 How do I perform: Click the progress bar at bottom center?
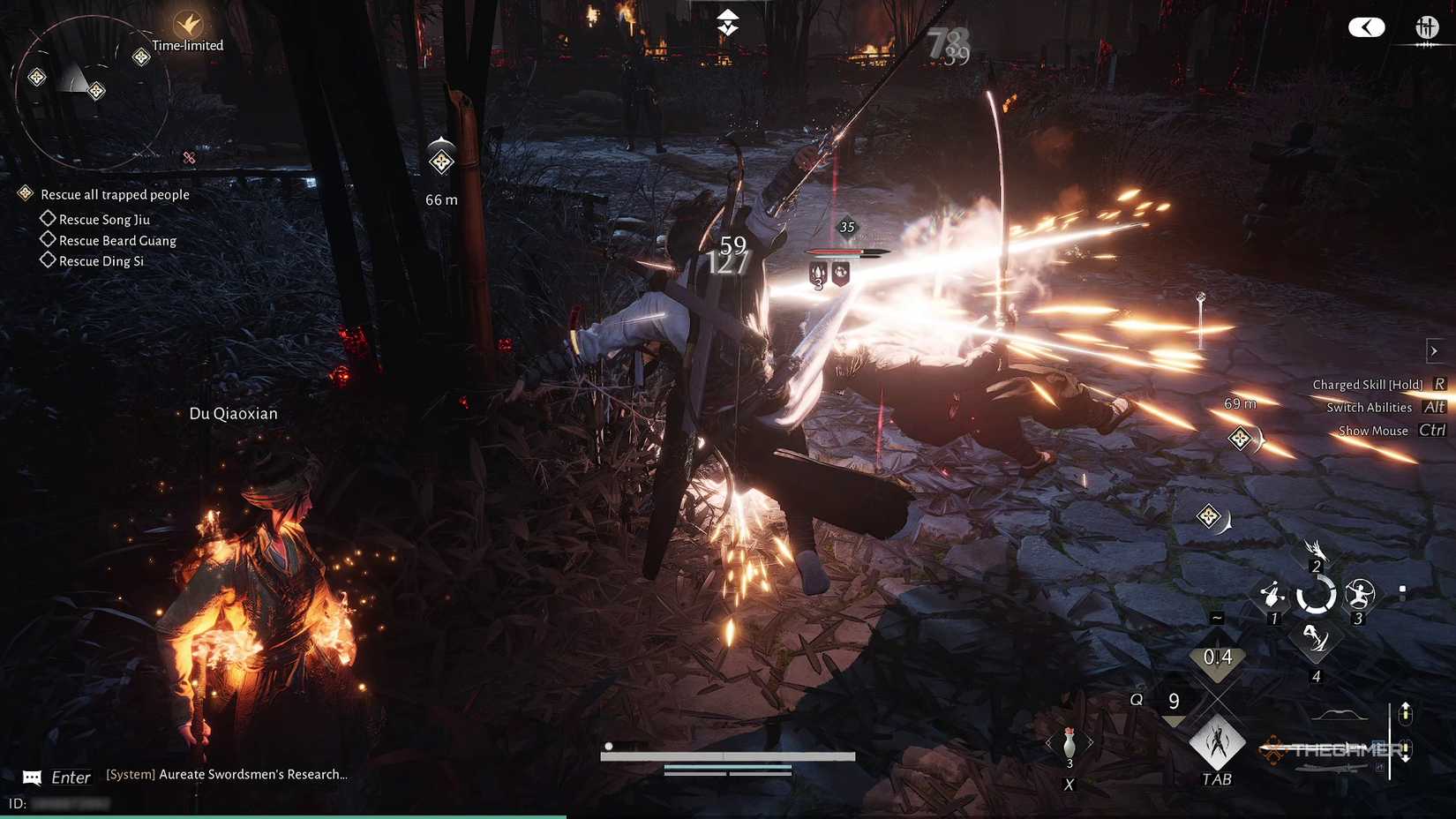pos(729,755)
